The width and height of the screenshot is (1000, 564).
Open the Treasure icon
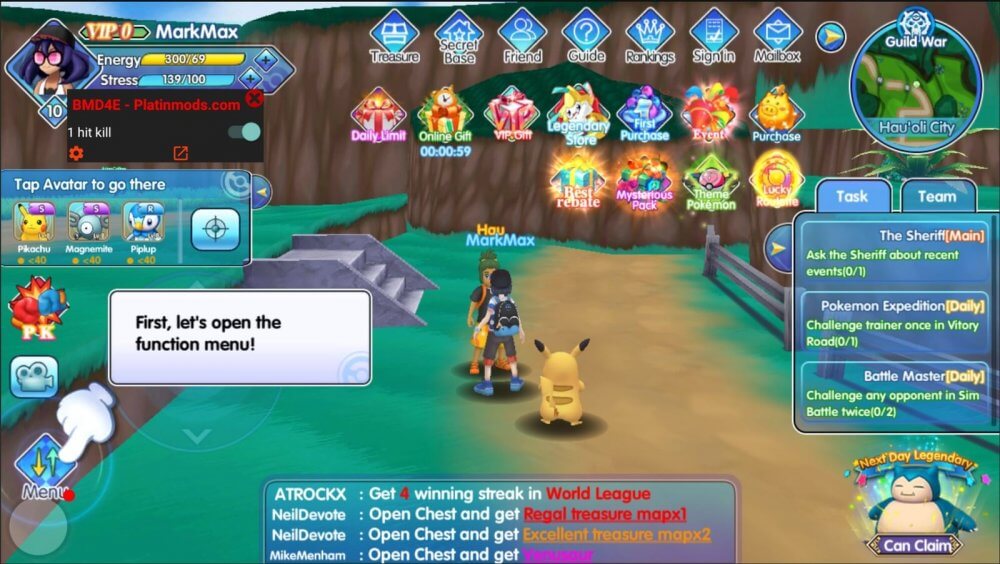[x=394, y=35]
